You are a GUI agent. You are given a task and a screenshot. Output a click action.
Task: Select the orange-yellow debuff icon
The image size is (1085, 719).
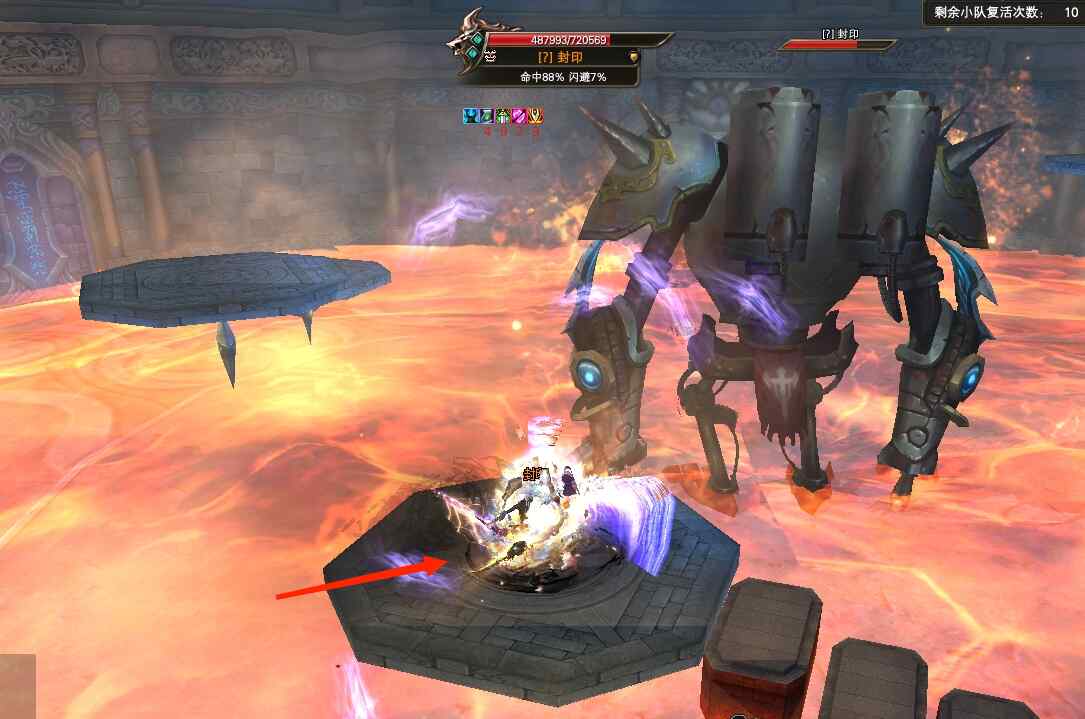(x=535, y=117)
